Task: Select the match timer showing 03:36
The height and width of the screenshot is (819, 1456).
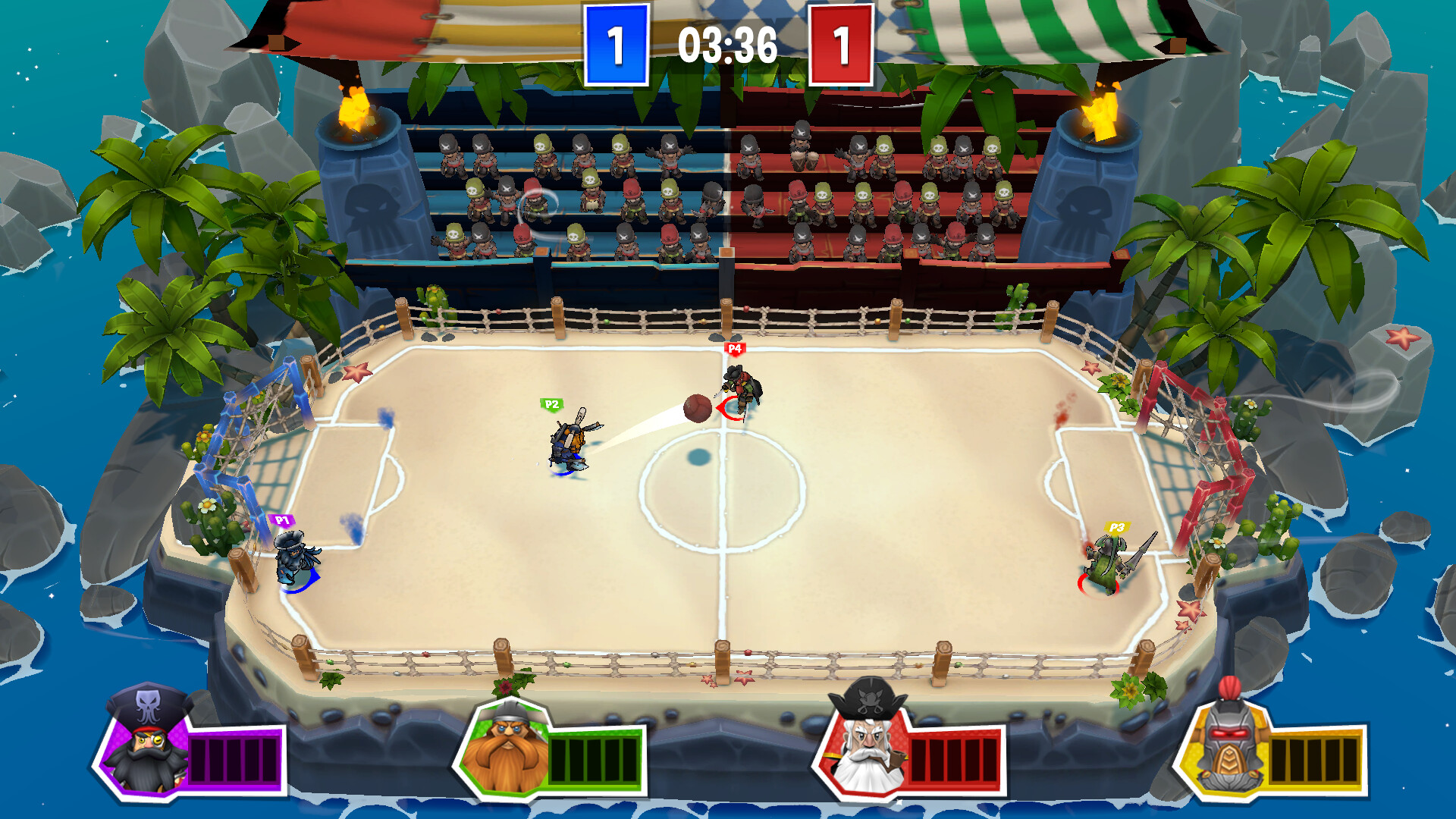Action: (x=726, y=44)
